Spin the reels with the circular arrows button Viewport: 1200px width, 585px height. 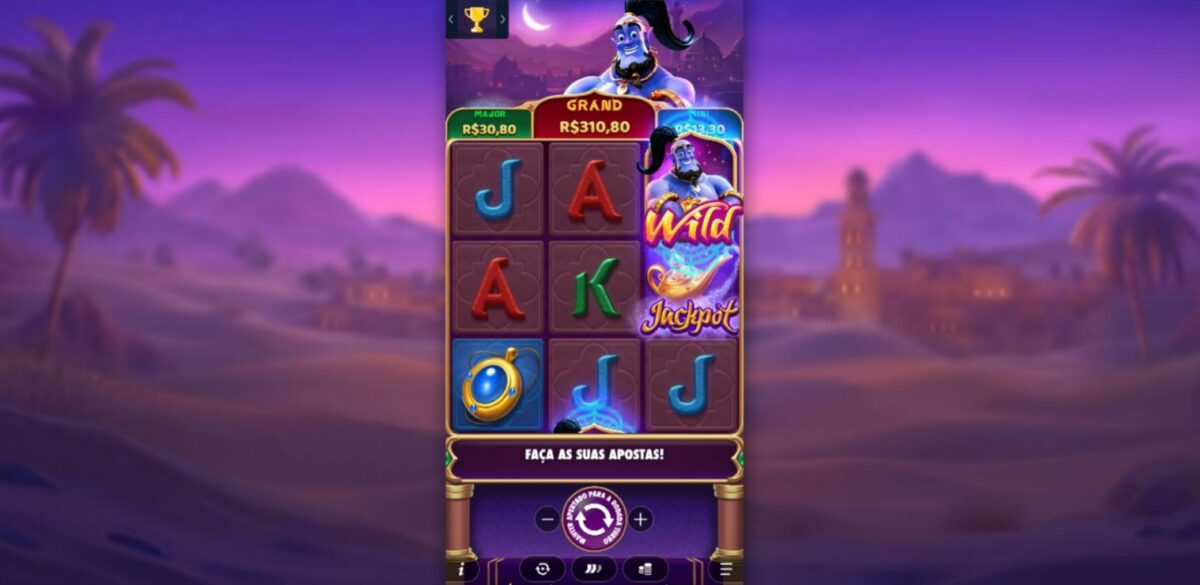(594, 519)
